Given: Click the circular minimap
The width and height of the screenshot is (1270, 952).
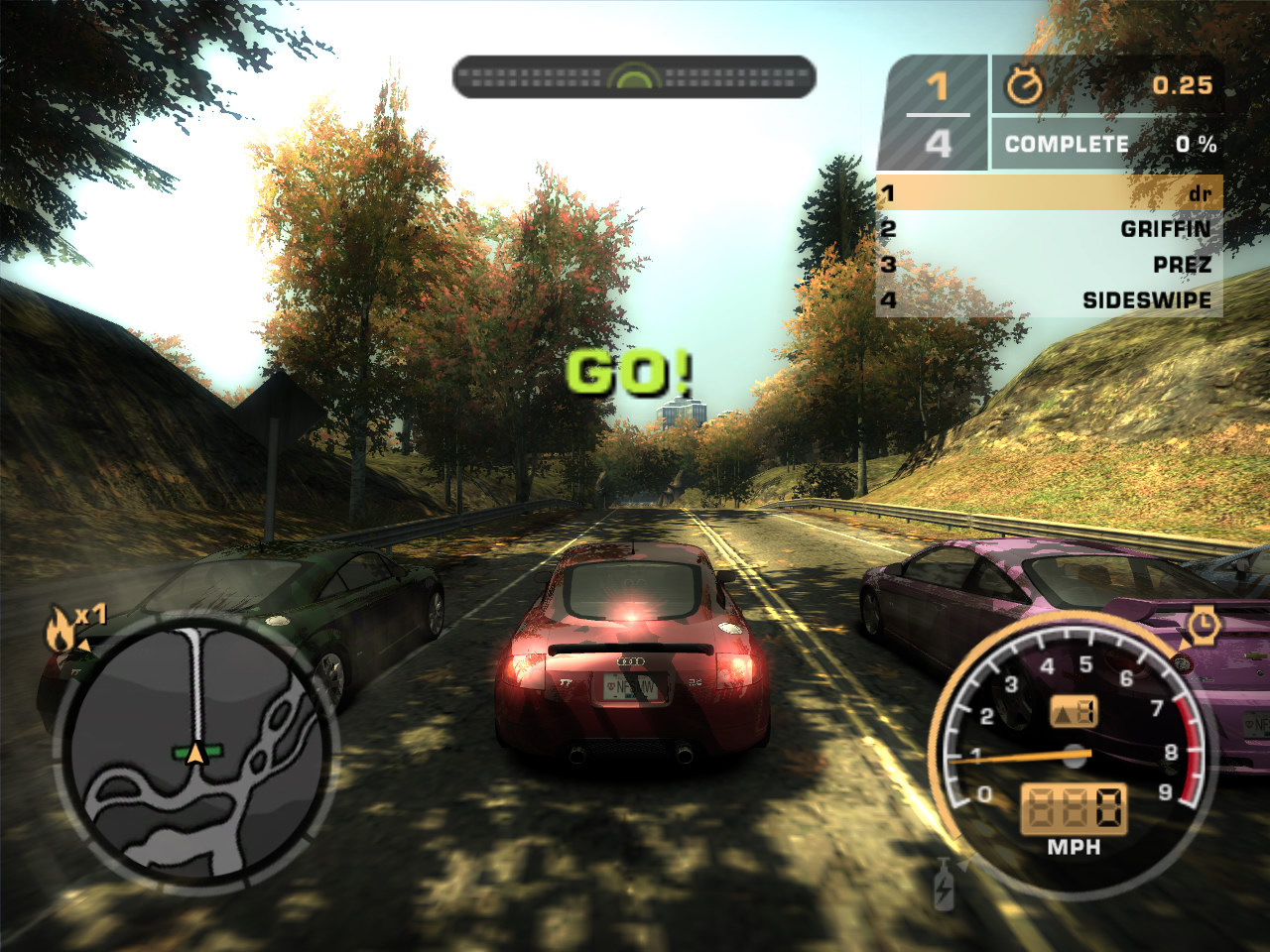Looking at the screenshot, I should (195, 756).
